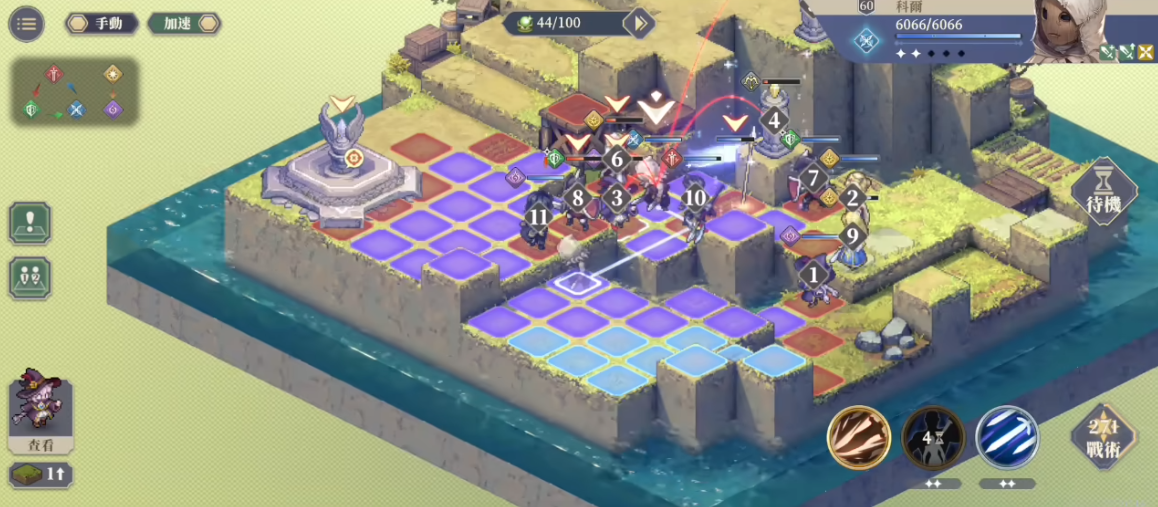This screenshot has height=507, width=1158.
Task: Select the 待機 standby button
Action: (x=1104, y=193)
